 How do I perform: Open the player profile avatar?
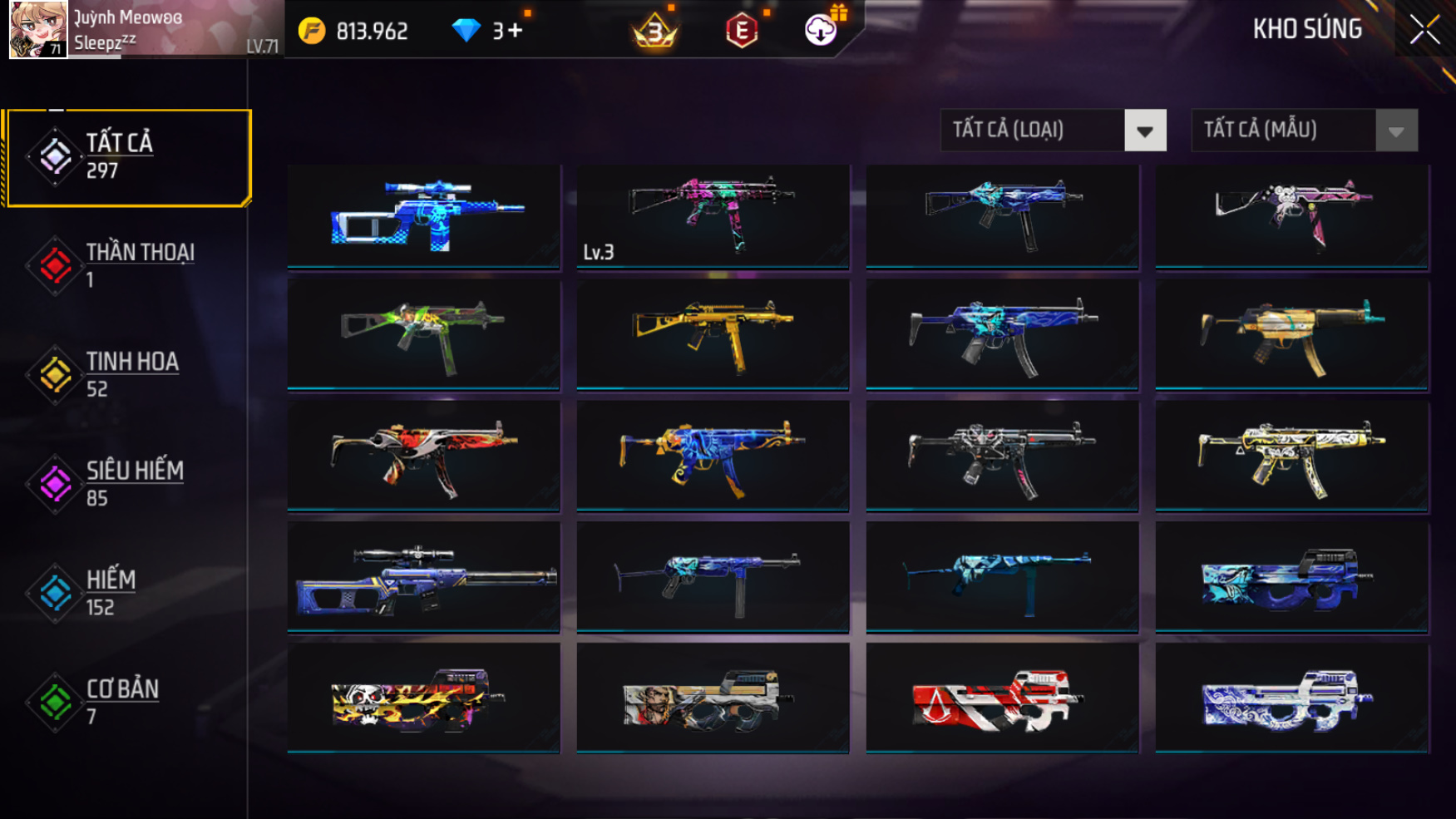point(37,30)
